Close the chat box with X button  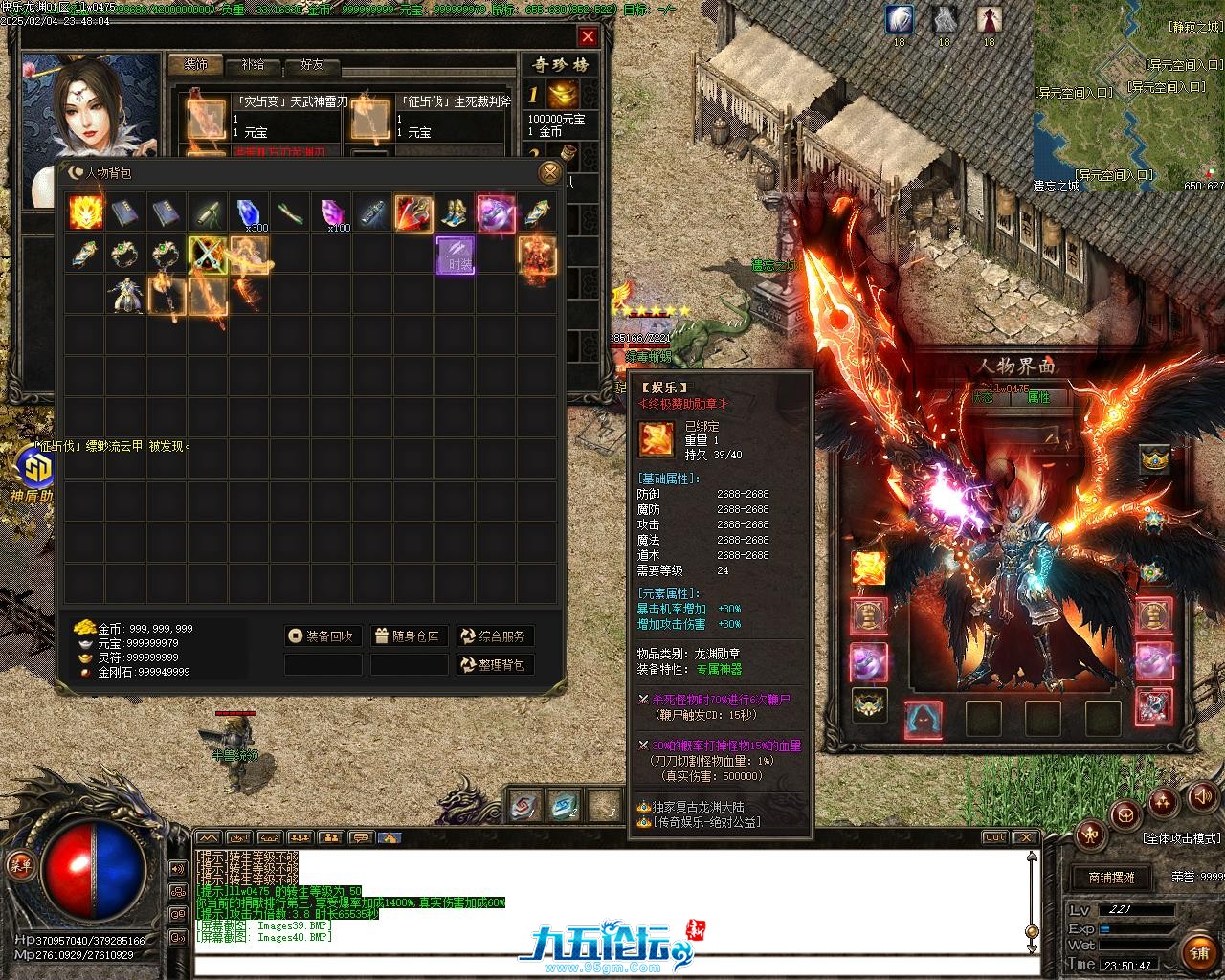click(x=1026, y=837)
